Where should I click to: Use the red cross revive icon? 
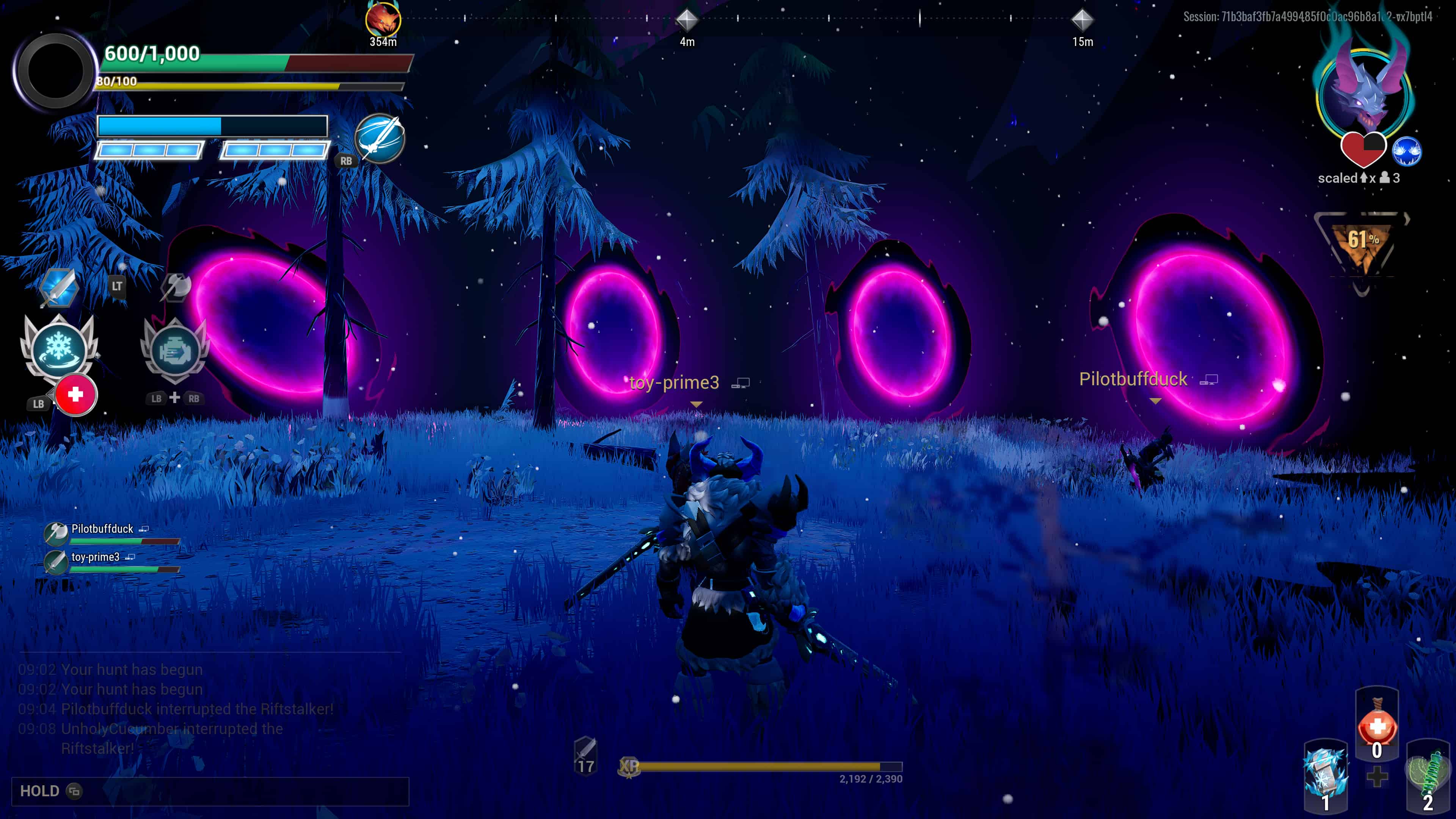[76, 394]
